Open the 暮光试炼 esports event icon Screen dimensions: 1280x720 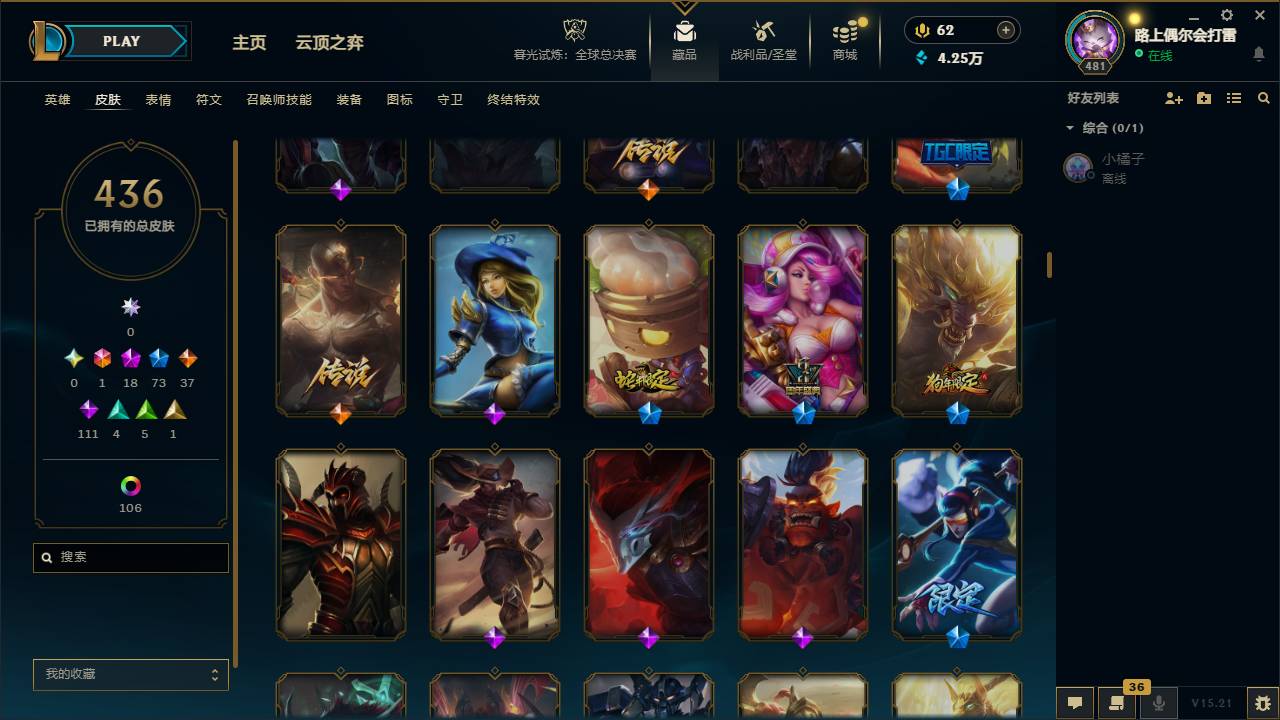pyautogui.click(x=573, y=30)
